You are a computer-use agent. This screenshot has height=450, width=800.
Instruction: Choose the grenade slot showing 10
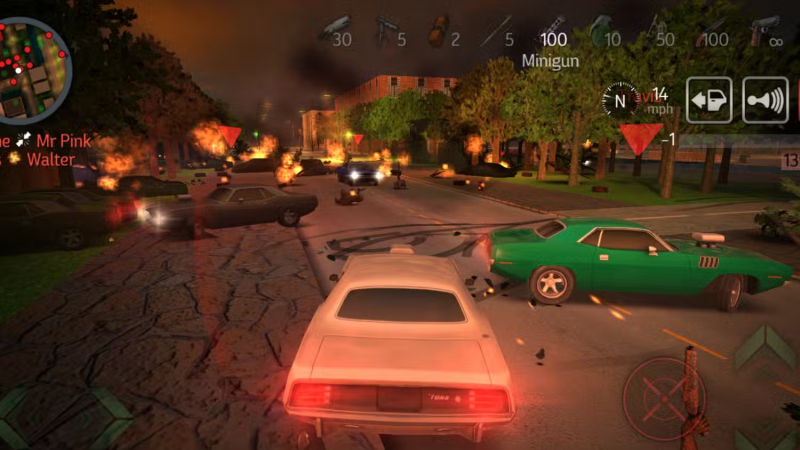click(x=604, y=30)
